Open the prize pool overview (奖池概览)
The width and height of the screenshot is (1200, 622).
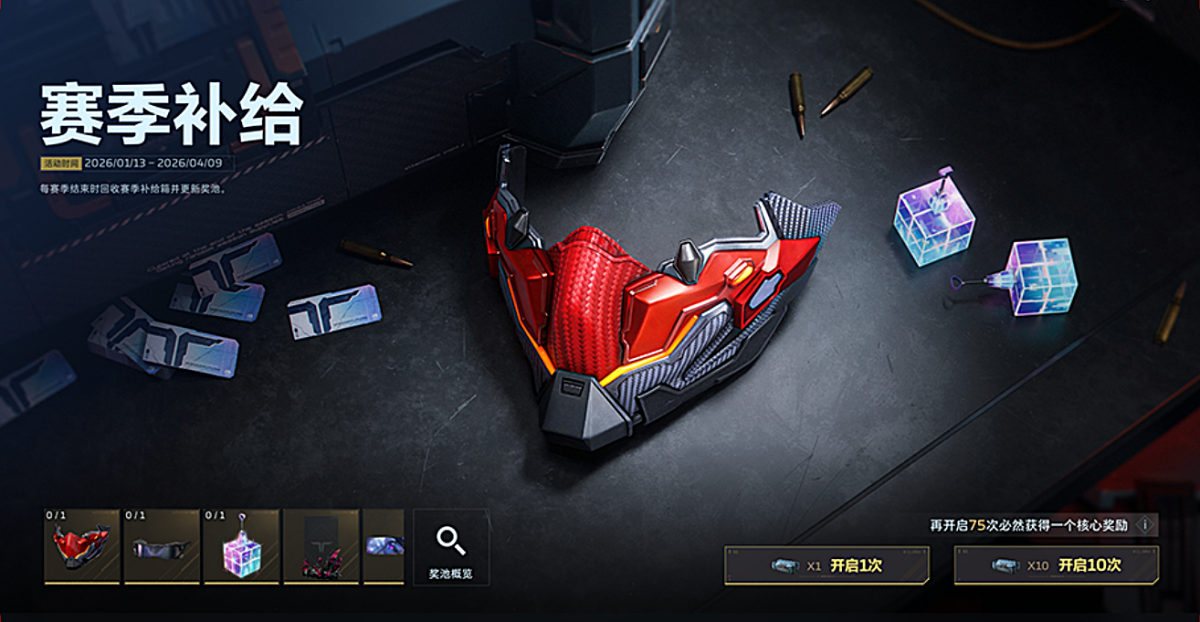coord(450,547)
